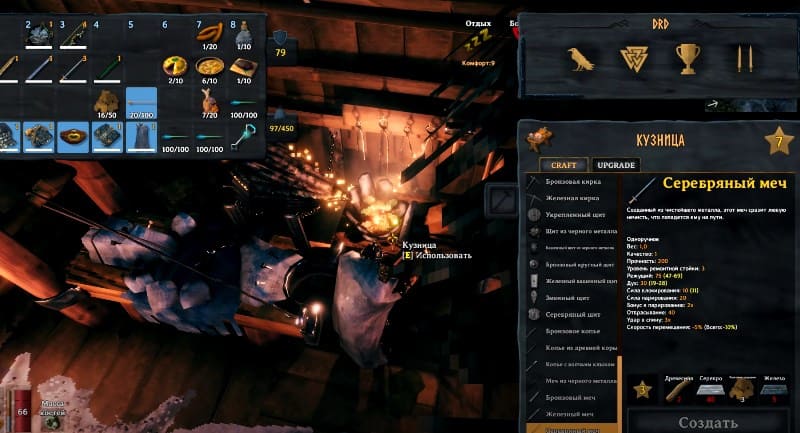The width and height of the screenshot is (800, 433).
Task: Select Бронзовая кирка recipe
Action: pyautogui.click(x=573, y=183)
